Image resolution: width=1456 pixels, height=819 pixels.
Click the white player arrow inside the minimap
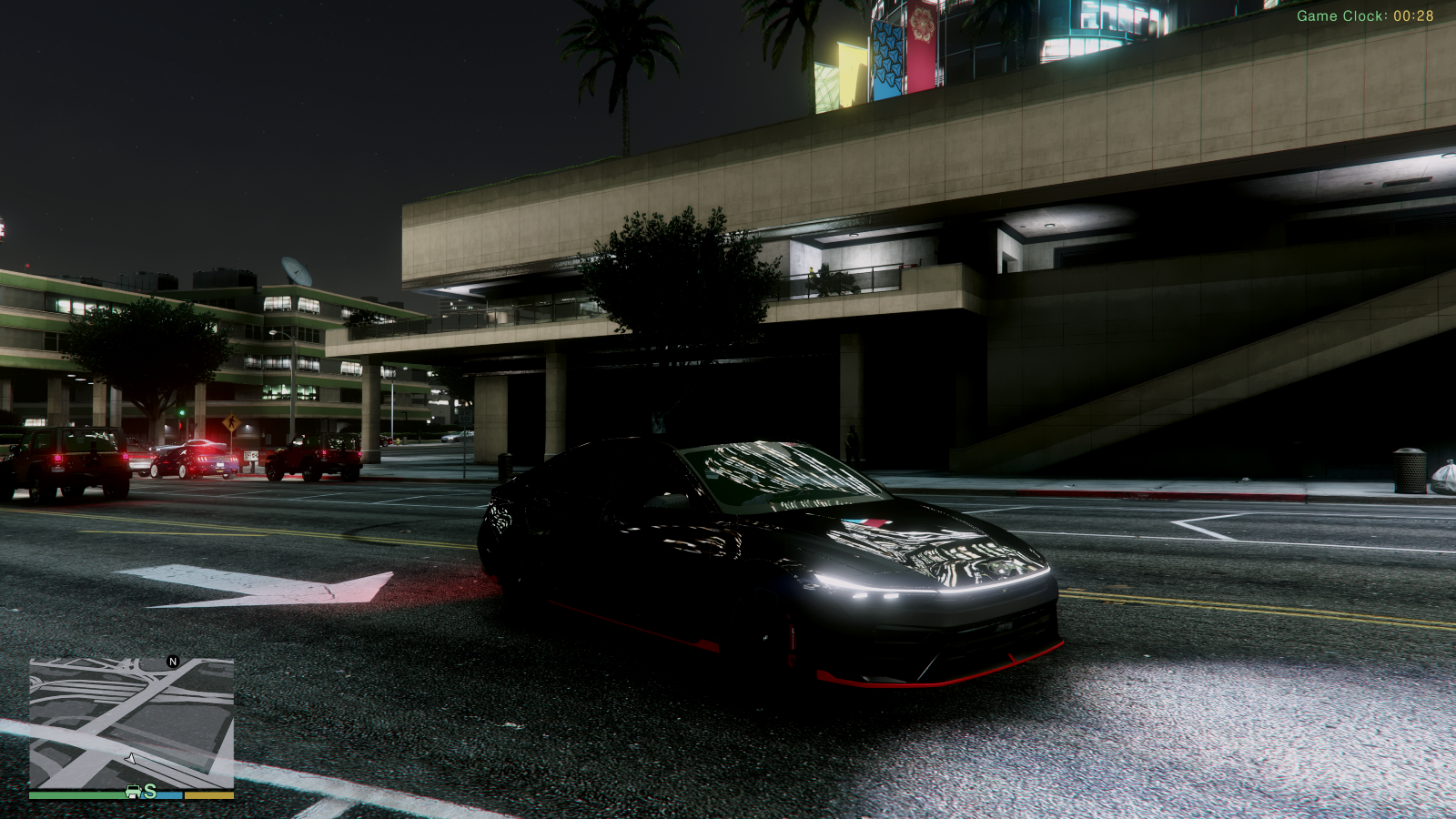132,758
